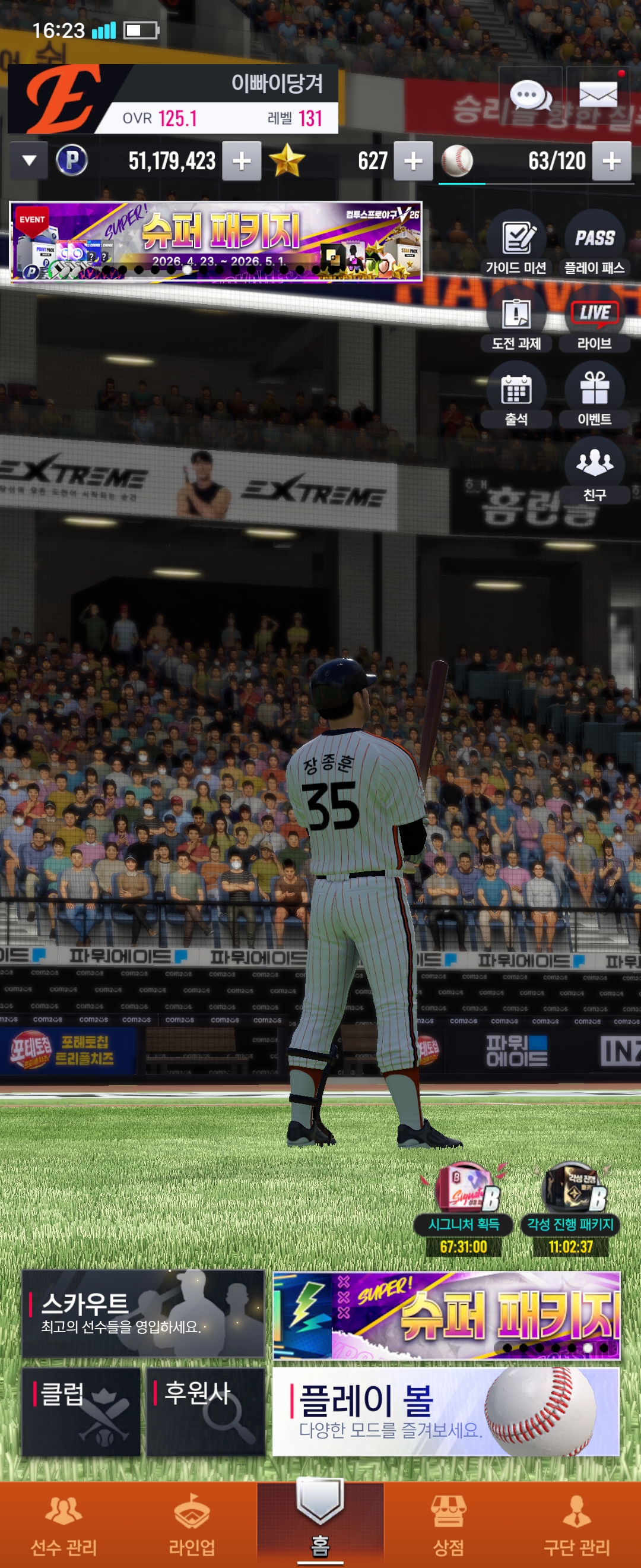
Task: Open the 출석 attendance calendar
Action: [x=516, y=395]
